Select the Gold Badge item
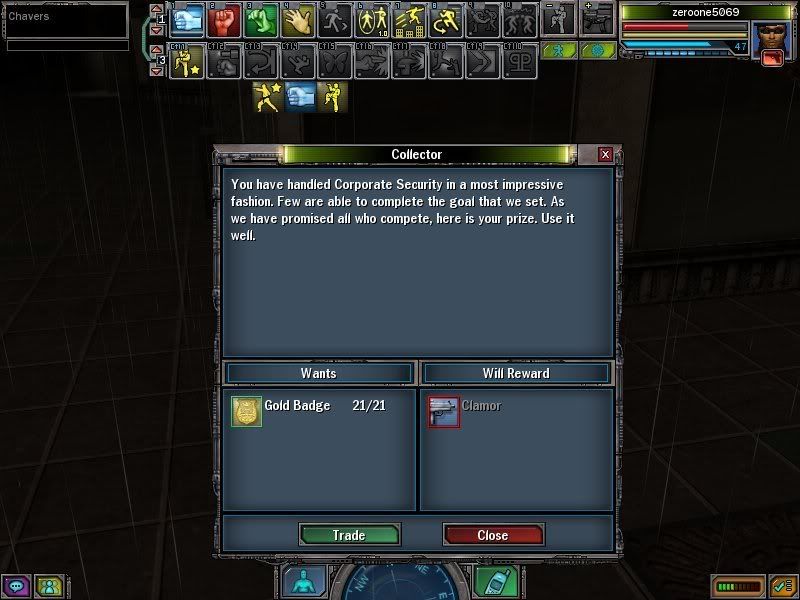 point(247,412)
